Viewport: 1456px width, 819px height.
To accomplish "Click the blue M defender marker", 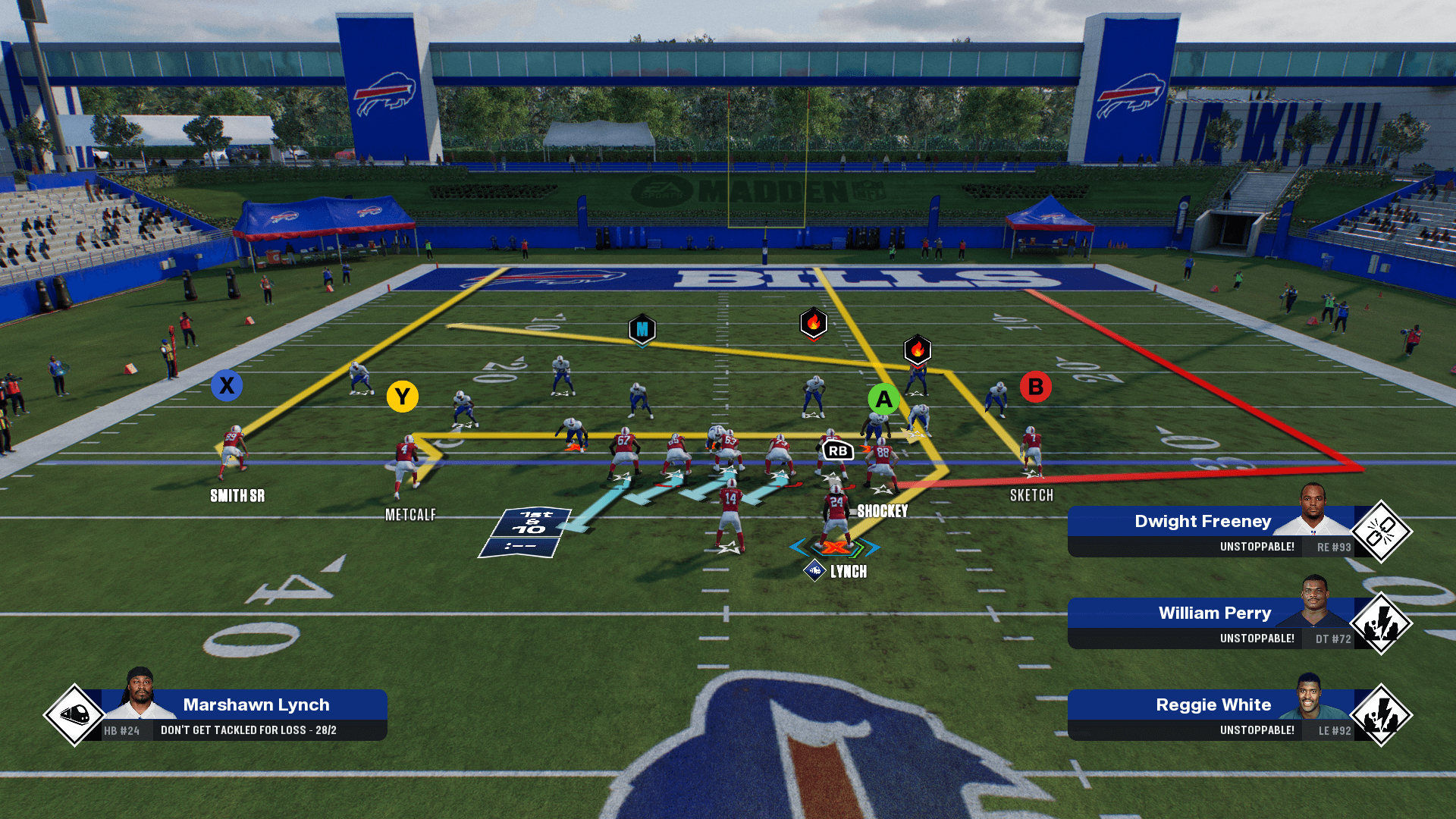I will 642,329.
